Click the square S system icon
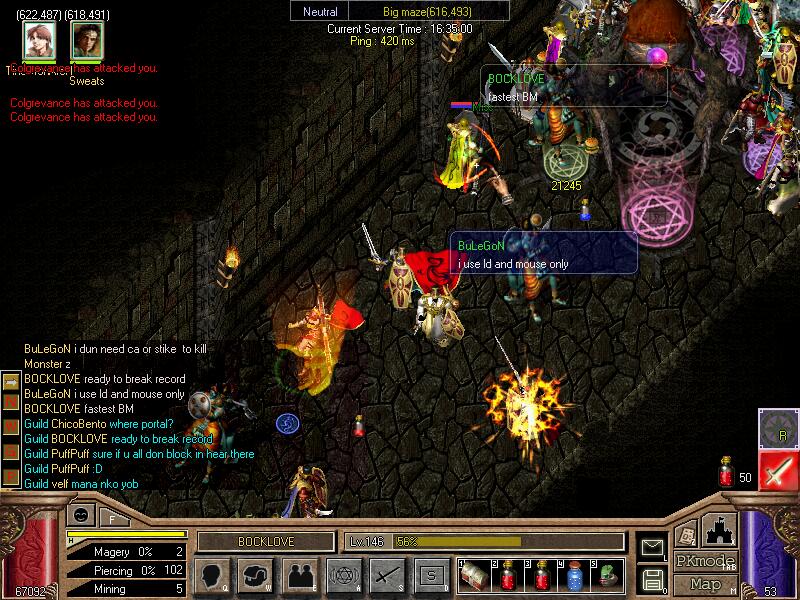The height and width of the screenshot is (600, 800). pos(431,574)
